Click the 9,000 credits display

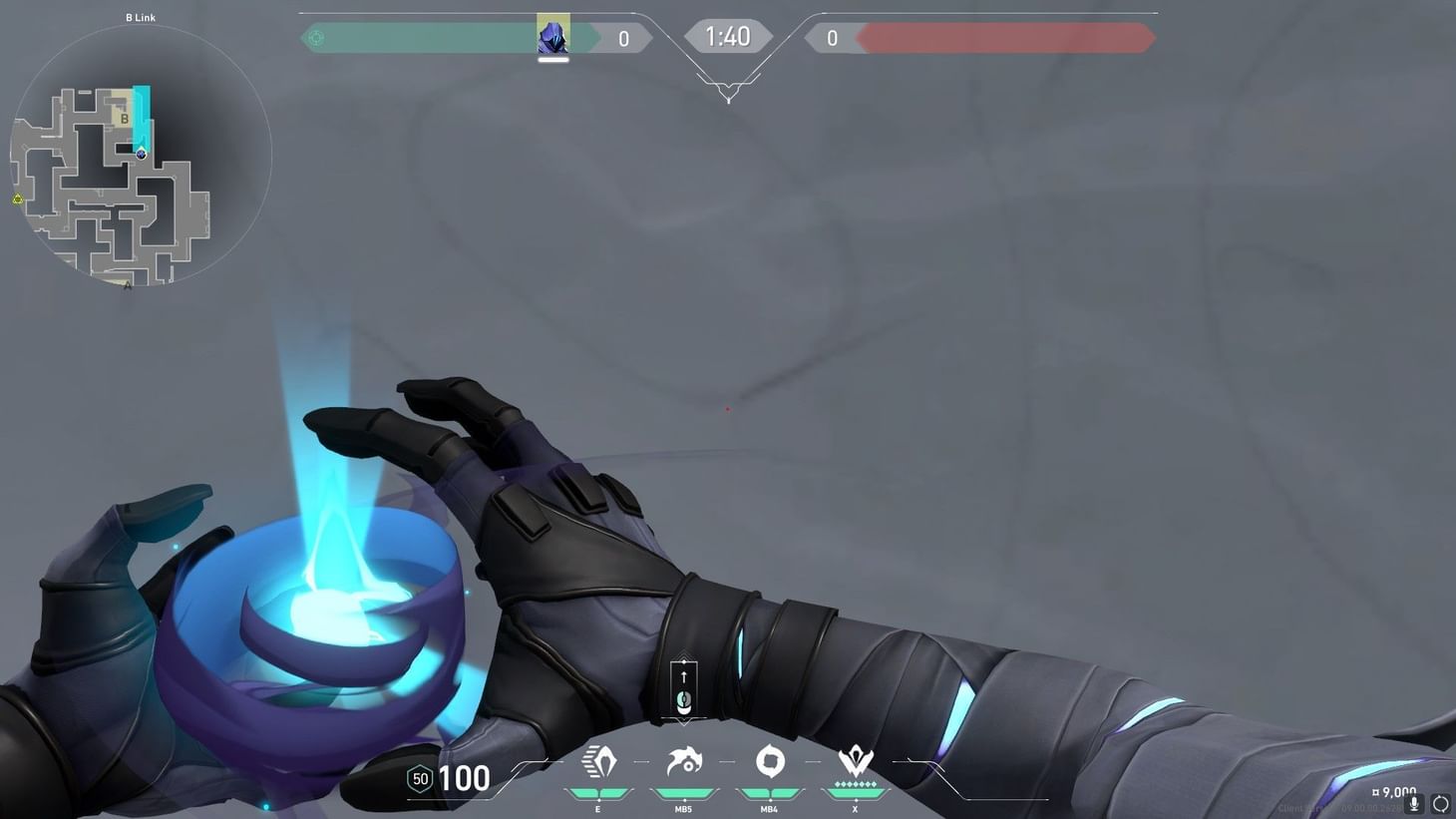click(1394, 790)
